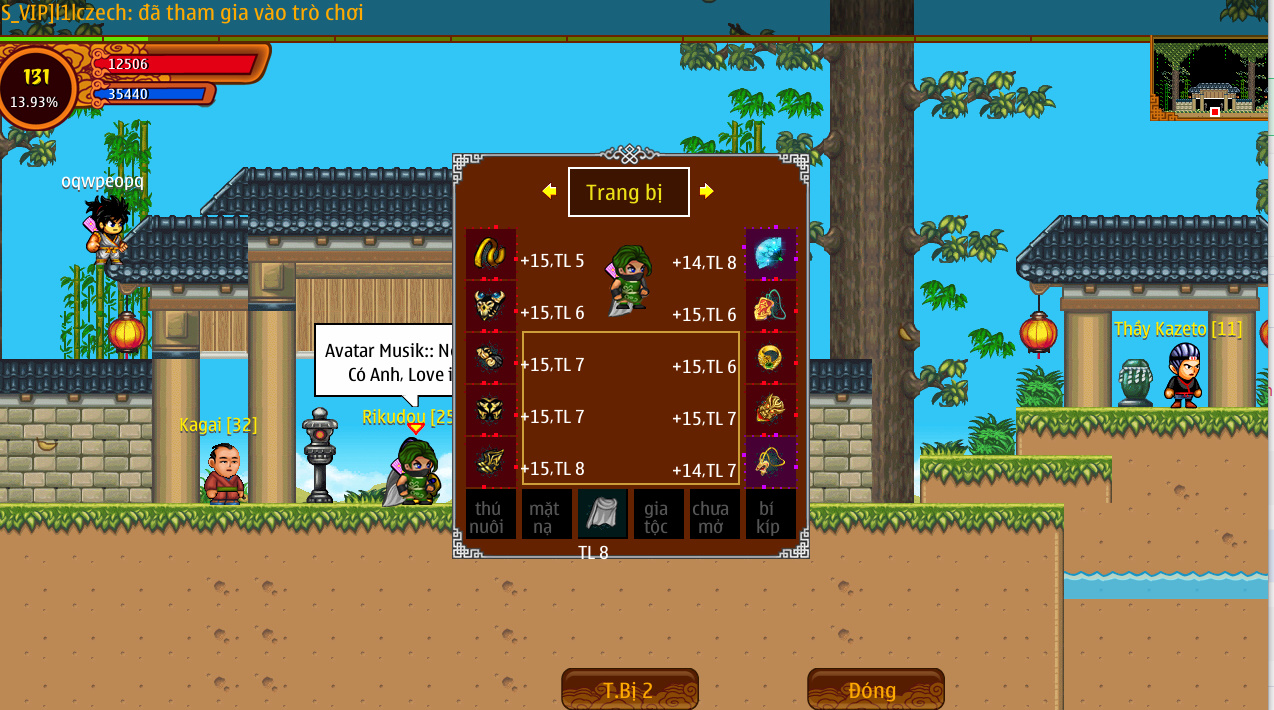Select the gray cloak slot
Image resolution: width=1274 pixels, height=710 pixels.
(602, 514)
